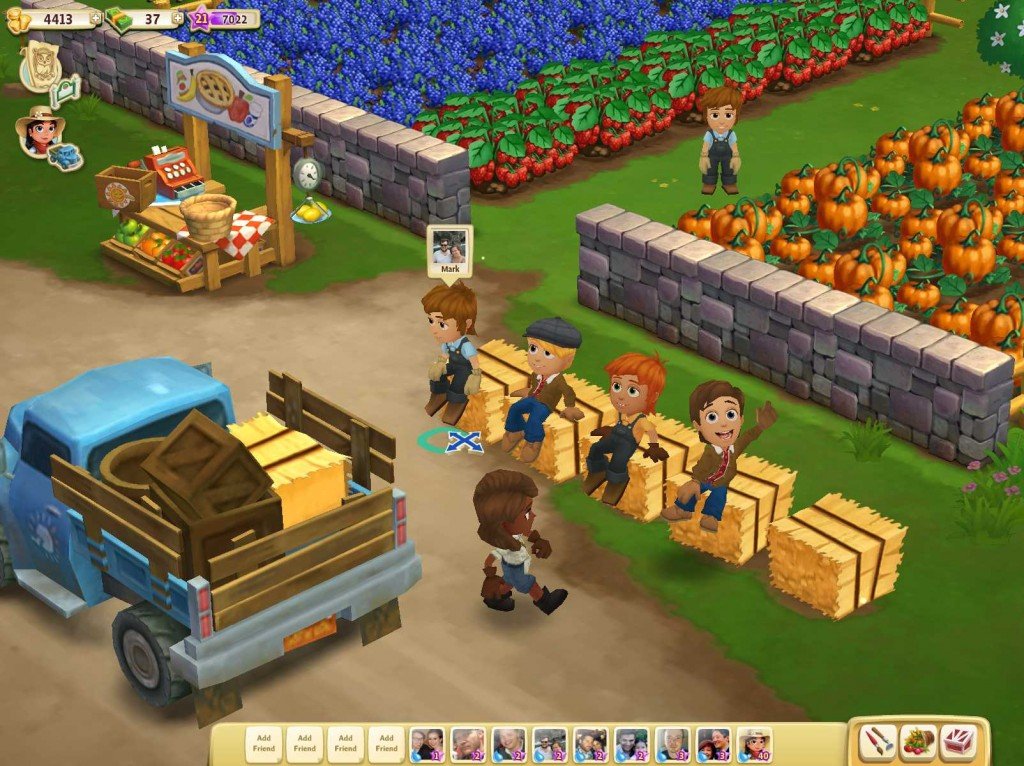Open the red crate inventory button
The image size is (1024, 766).
958,742
